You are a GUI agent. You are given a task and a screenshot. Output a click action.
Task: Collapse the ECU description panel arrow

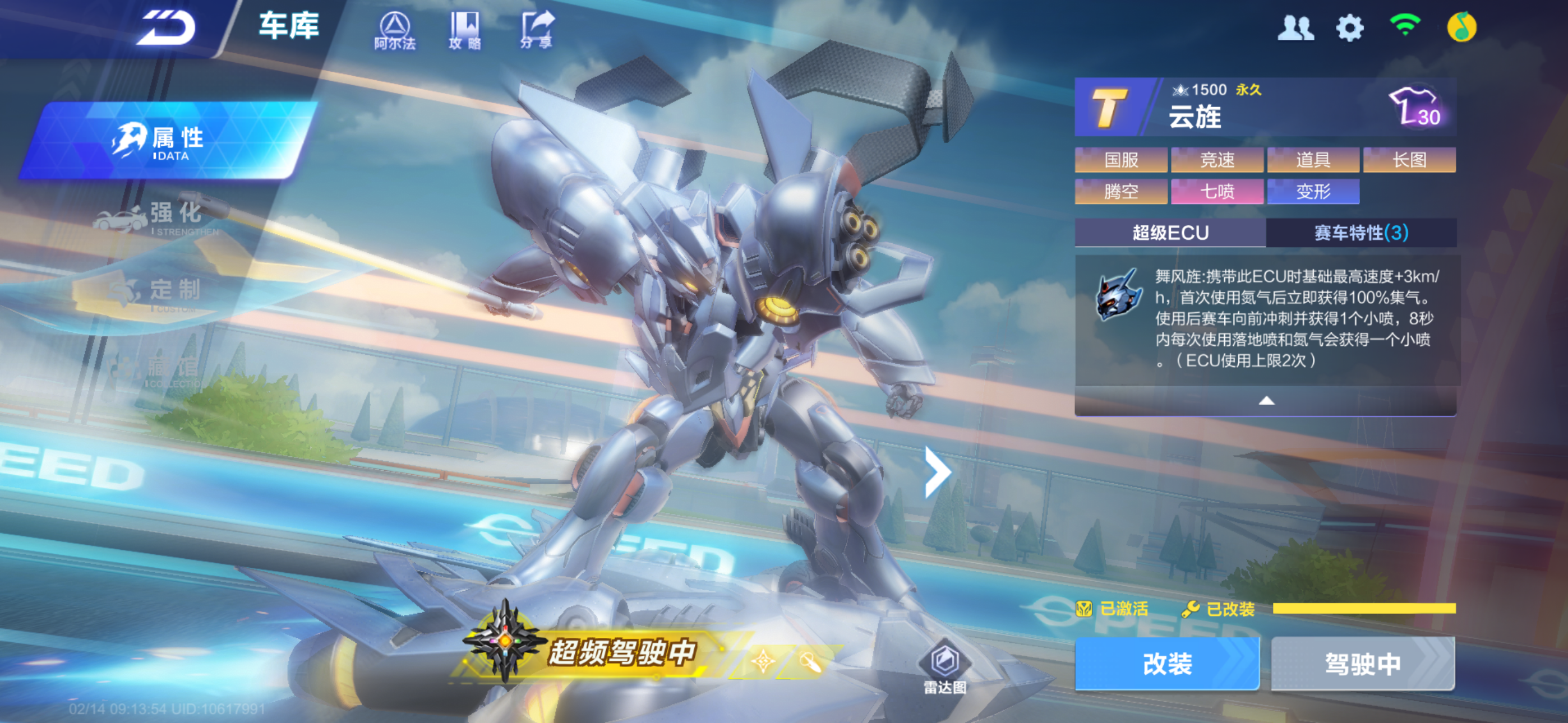tap(1266, 400)
